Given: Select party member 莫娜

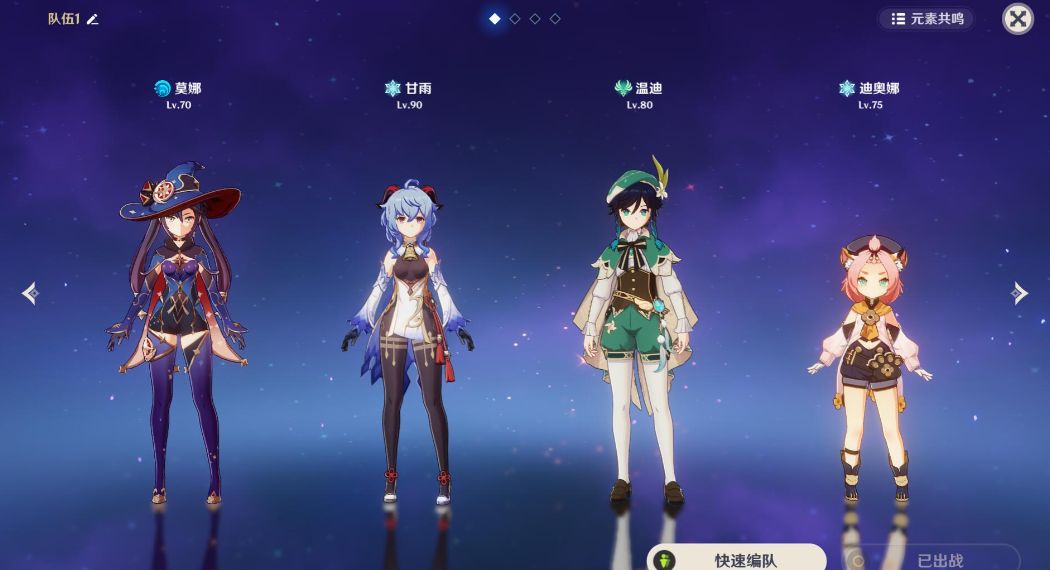Looking at the screenshot, I should click(177, 330).
